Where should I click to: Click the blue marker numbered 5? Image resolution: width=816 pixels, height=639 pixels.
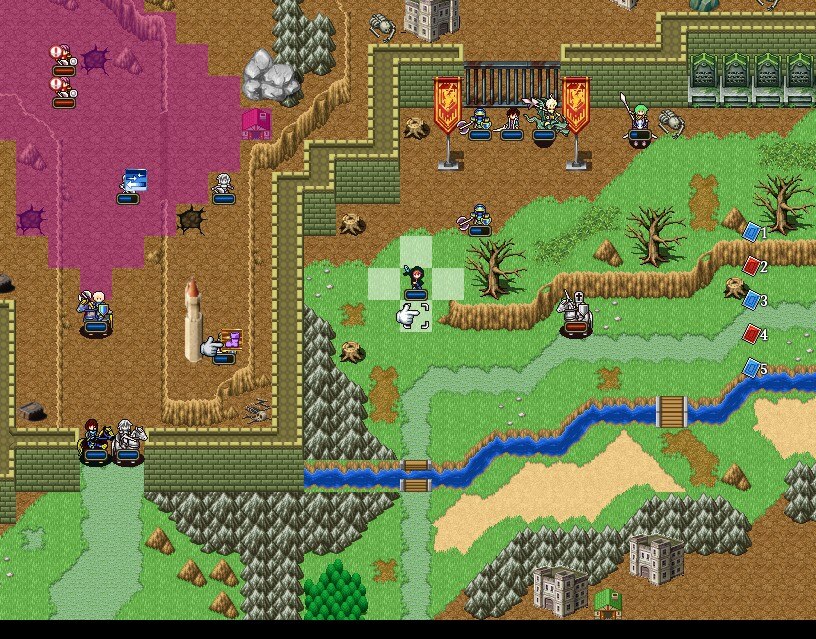[x=752, y=369]
